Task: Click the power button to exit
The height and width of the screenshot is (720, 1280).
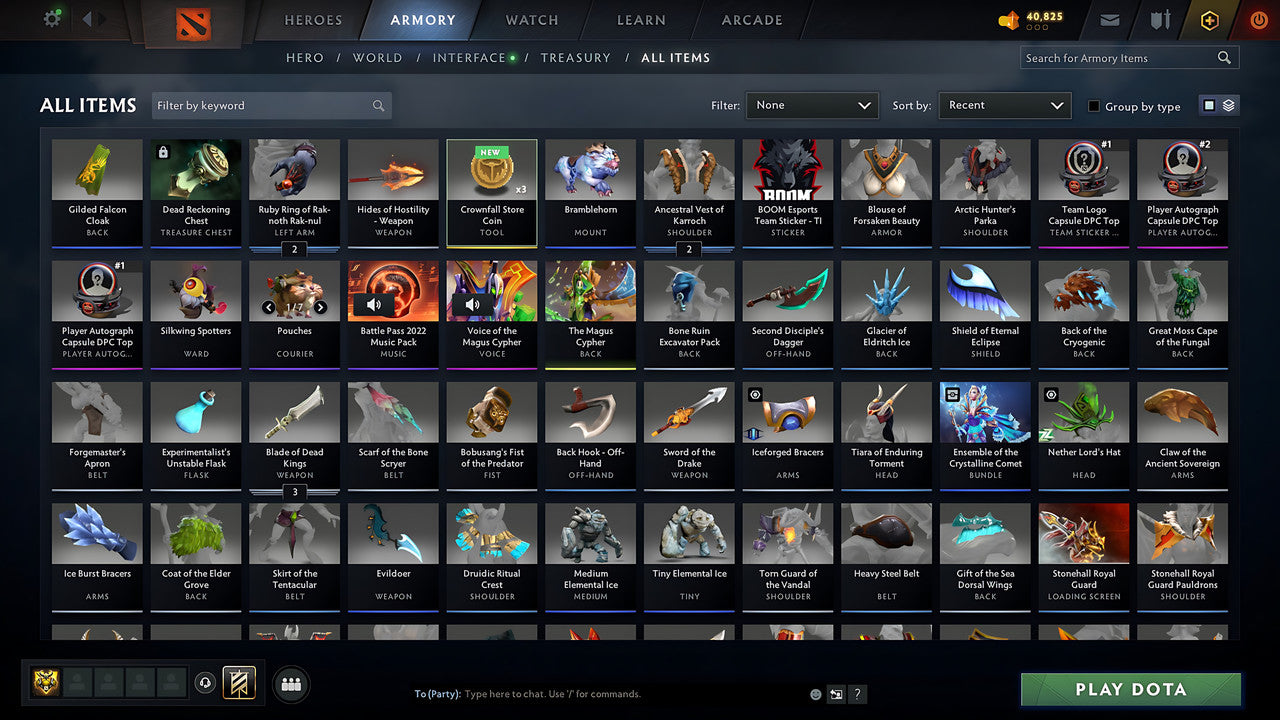Action: [1258, 18]
